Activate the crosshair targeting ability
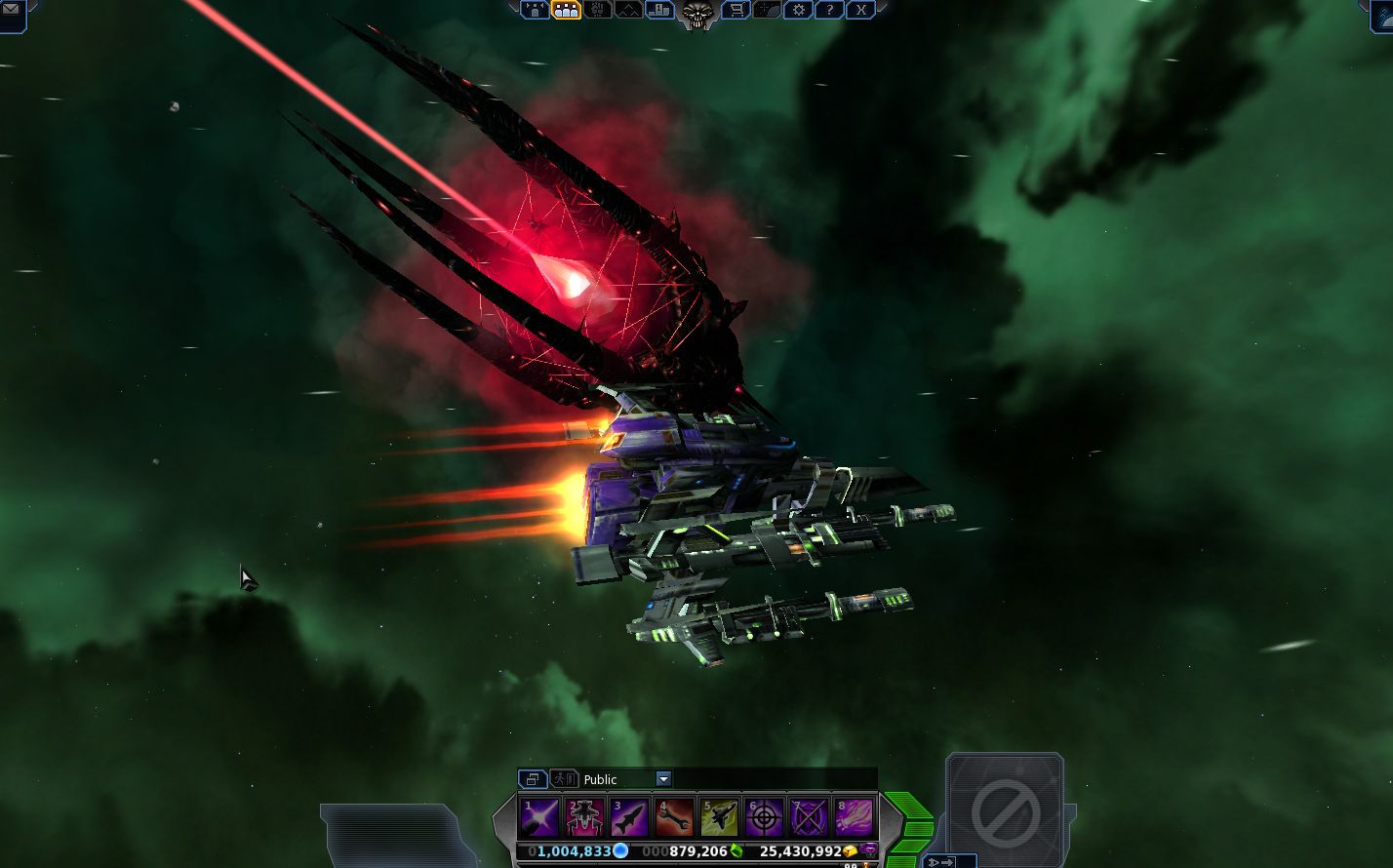Image resolution: width=1393 pixels, height=868 pixels. [764, 817]
